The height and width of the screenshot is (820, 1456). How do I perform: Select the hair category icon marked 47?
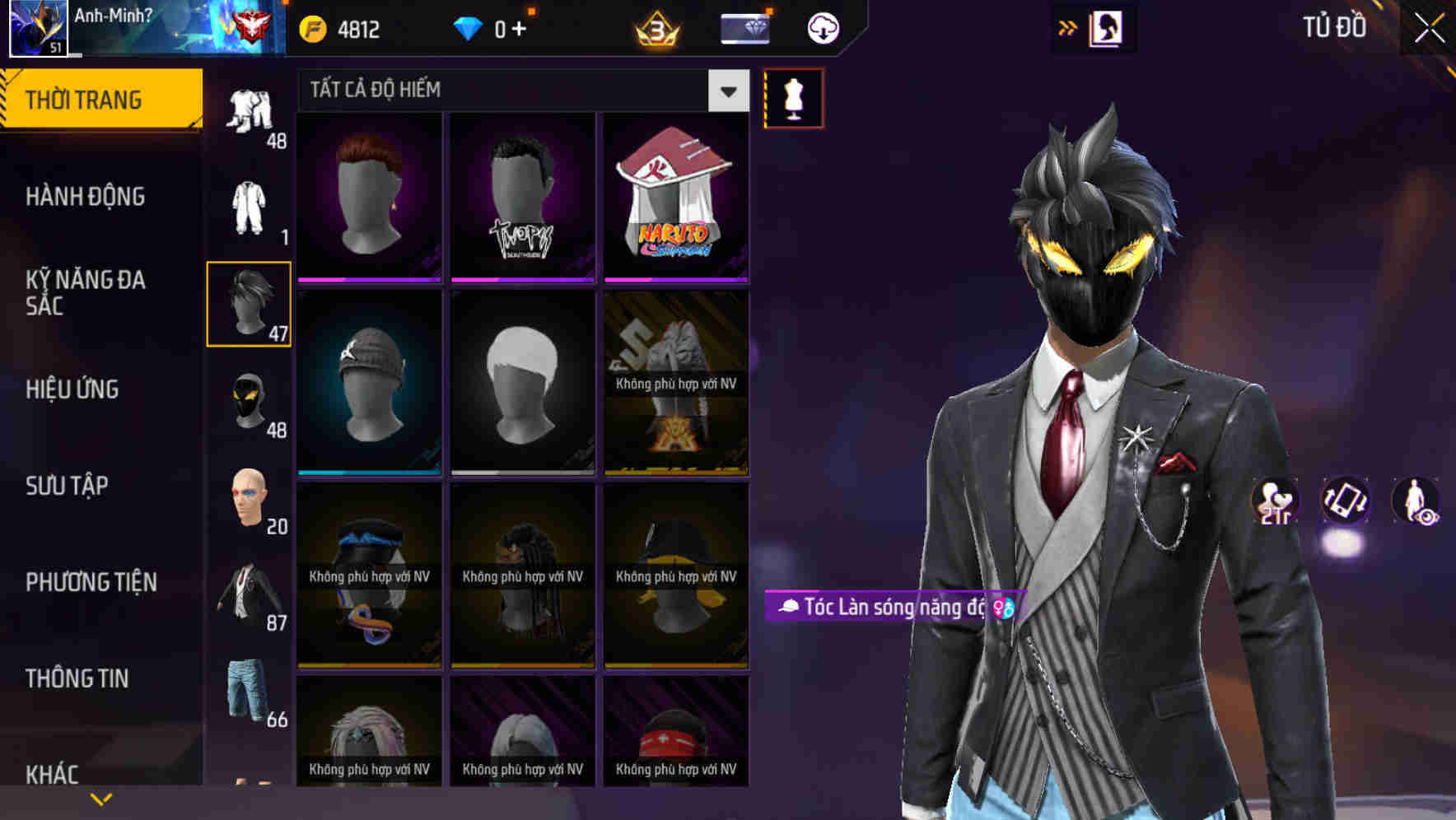click(249, 305)
